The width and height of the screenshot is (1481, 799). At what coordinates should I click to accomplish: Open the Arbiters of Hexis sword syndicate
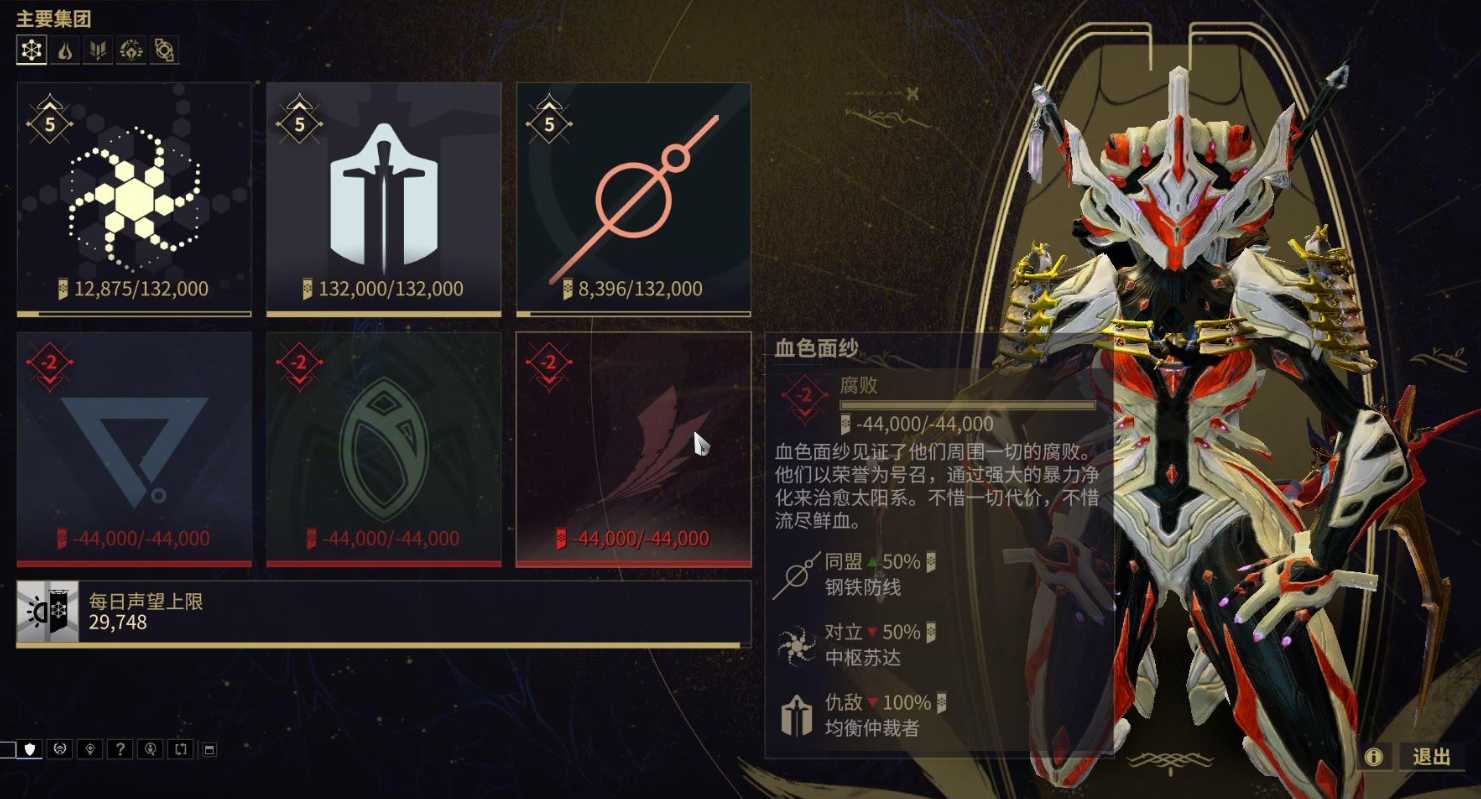coord(383,197)
